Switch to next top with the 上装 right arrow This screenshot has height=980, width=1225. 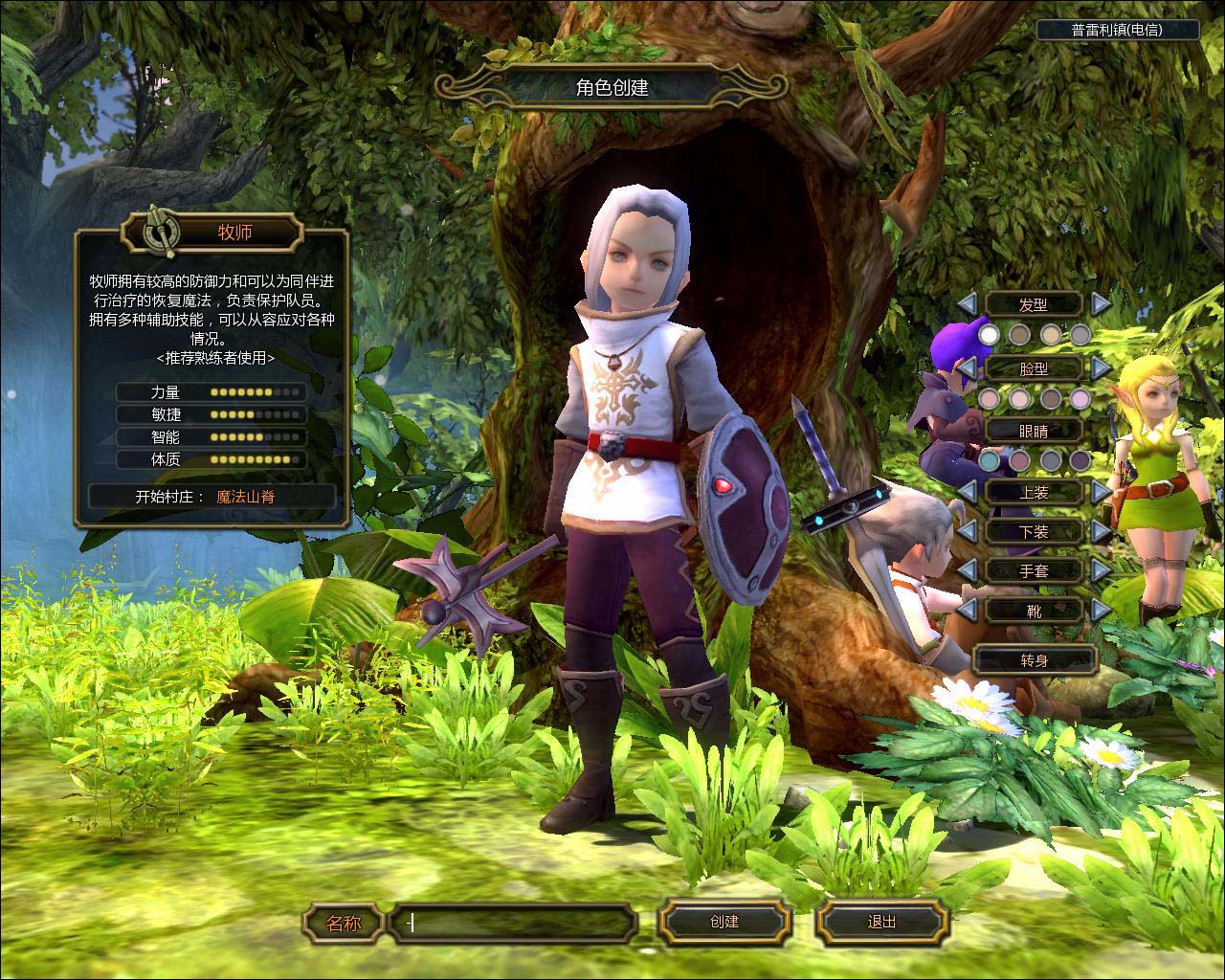click(x=1102, y=491)
